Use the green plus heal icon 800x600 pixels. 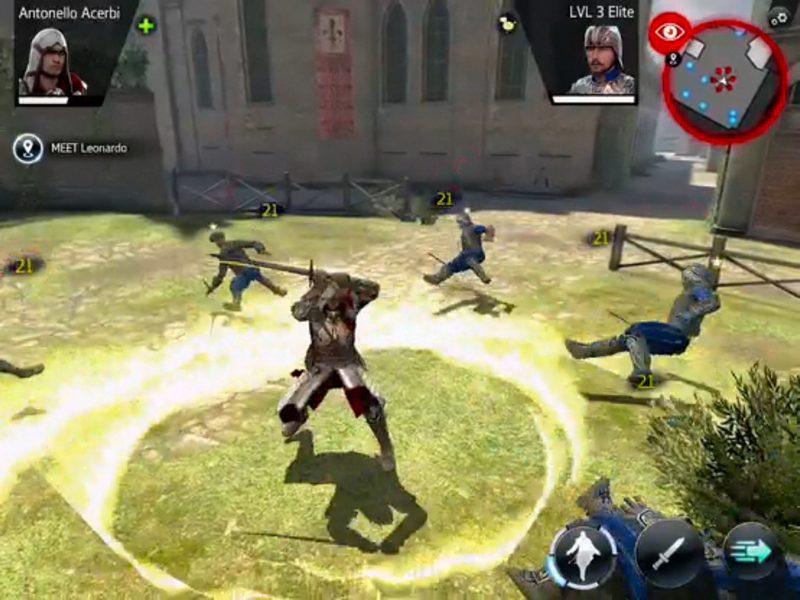(x=146, y=25)
